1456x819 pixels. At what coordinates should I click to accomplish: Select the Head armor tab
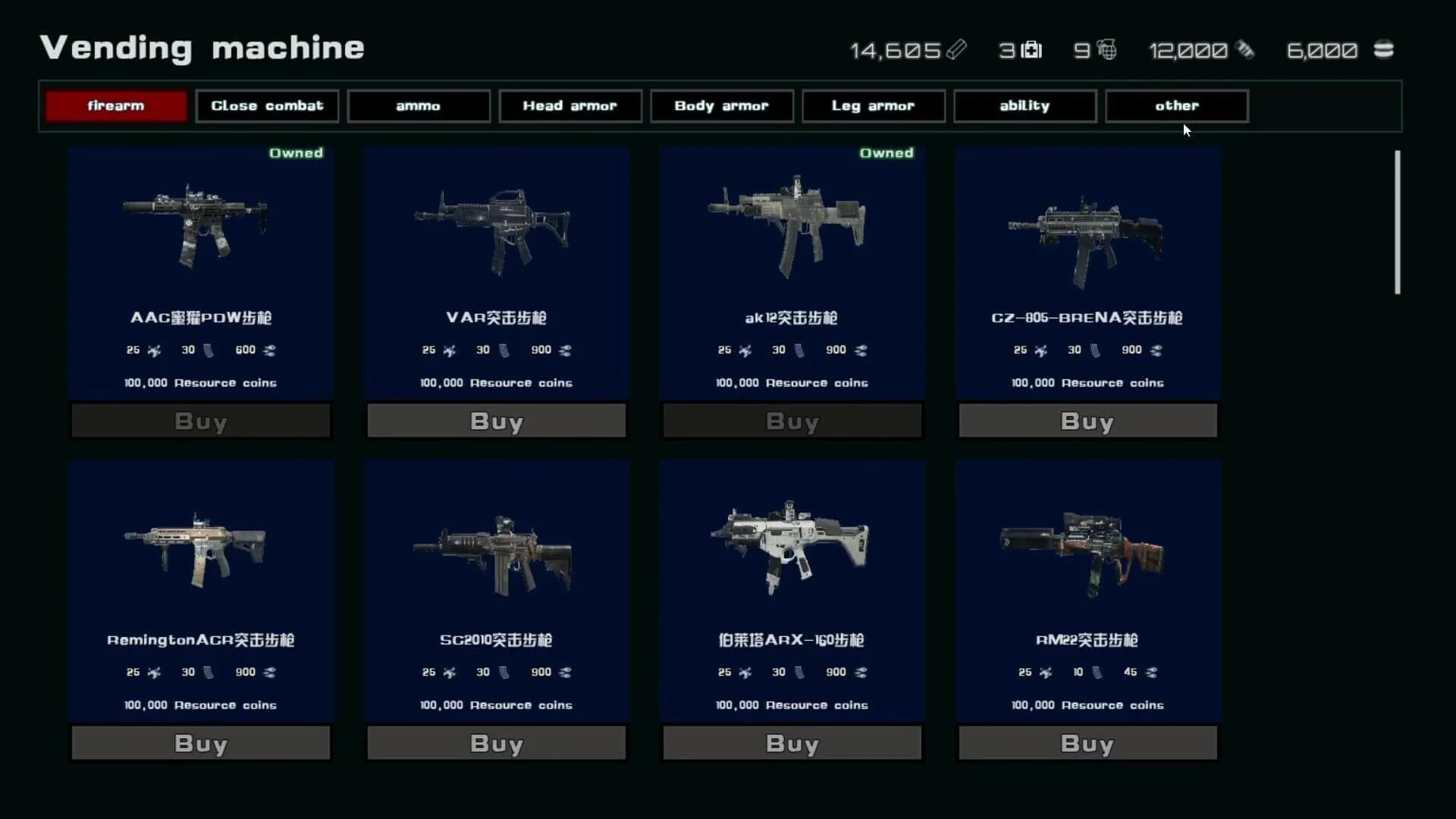click(570, 105)
